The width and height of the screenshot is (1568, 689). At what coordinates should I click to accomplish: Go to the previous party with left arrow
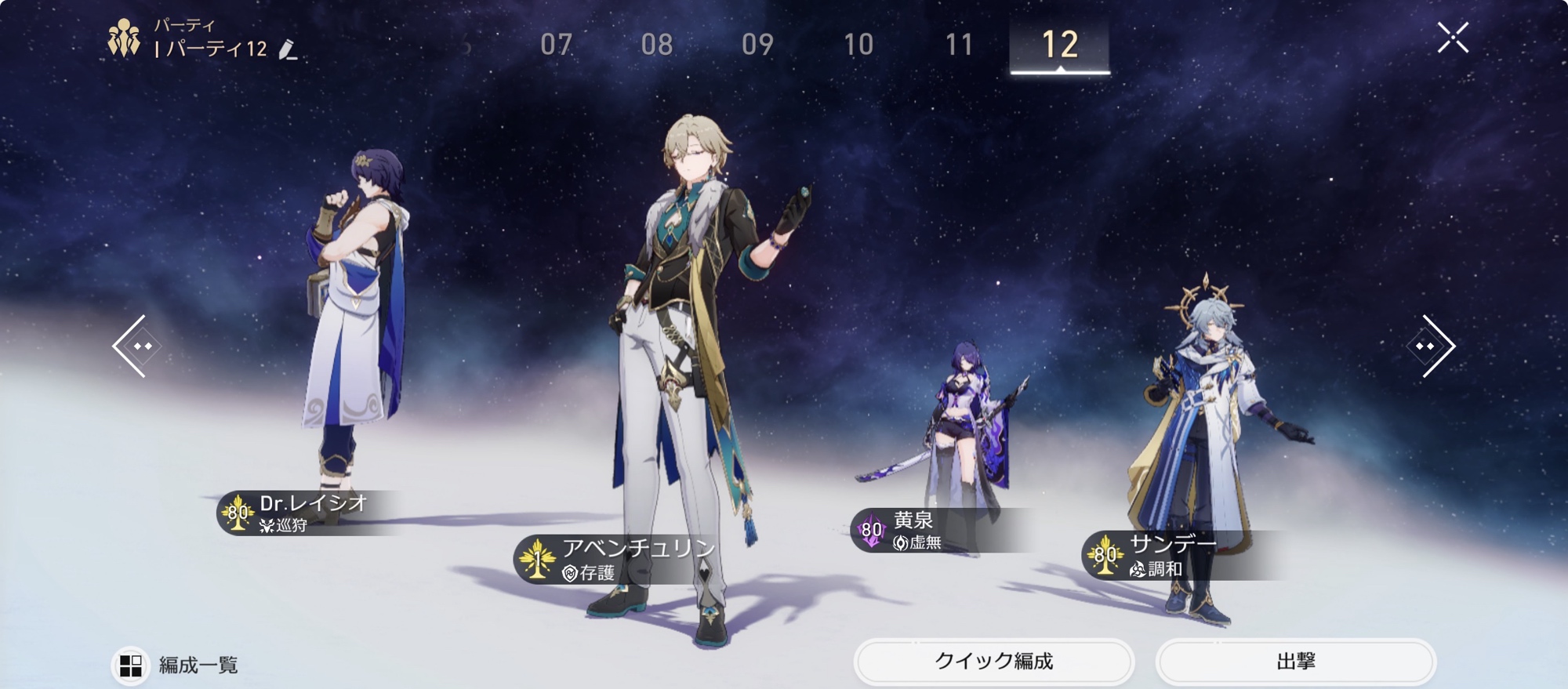(x=135, y=346)
